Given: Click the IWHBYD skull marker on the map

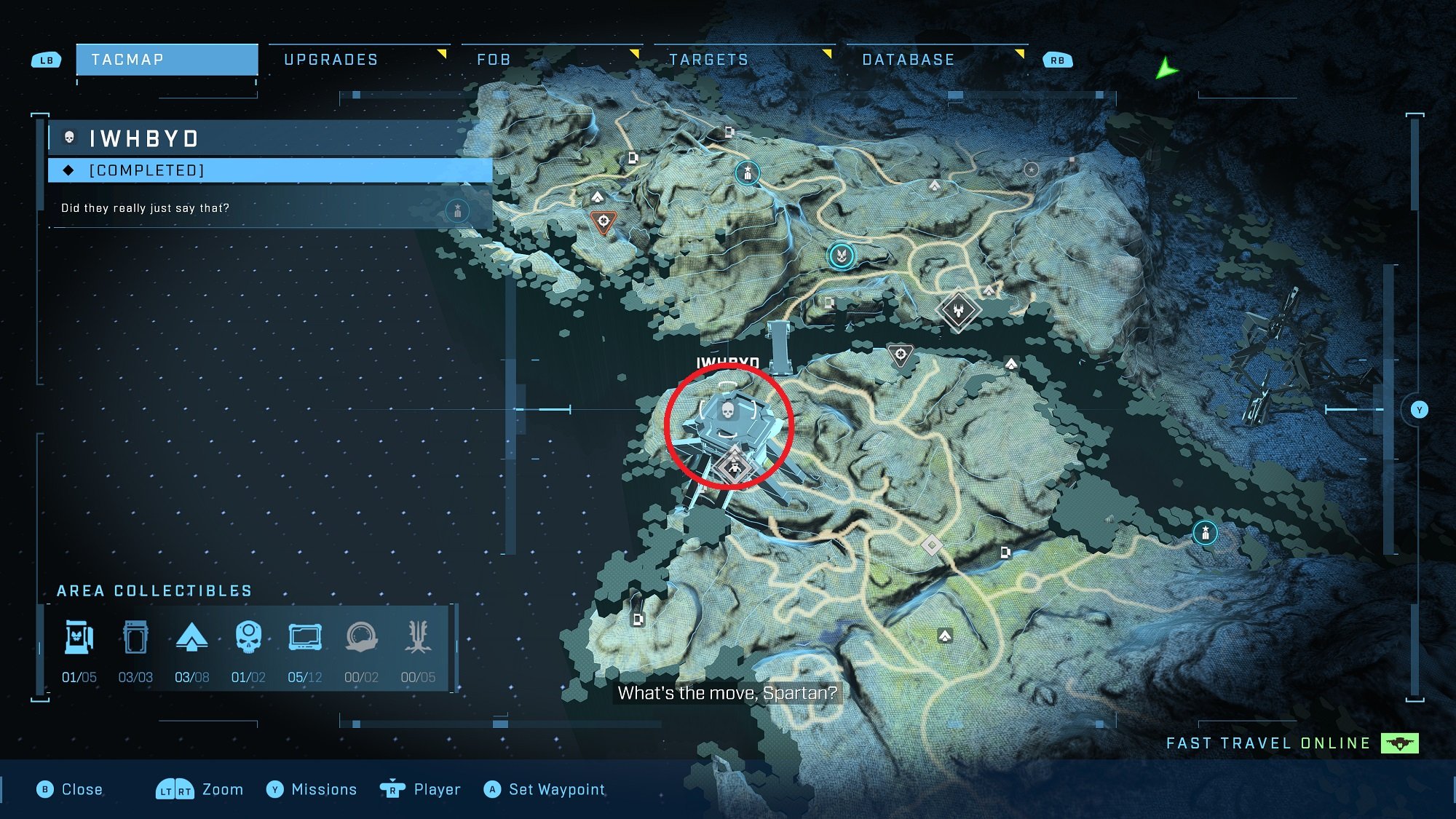Looking at the screenshot, I should click(x=727, y=411).
